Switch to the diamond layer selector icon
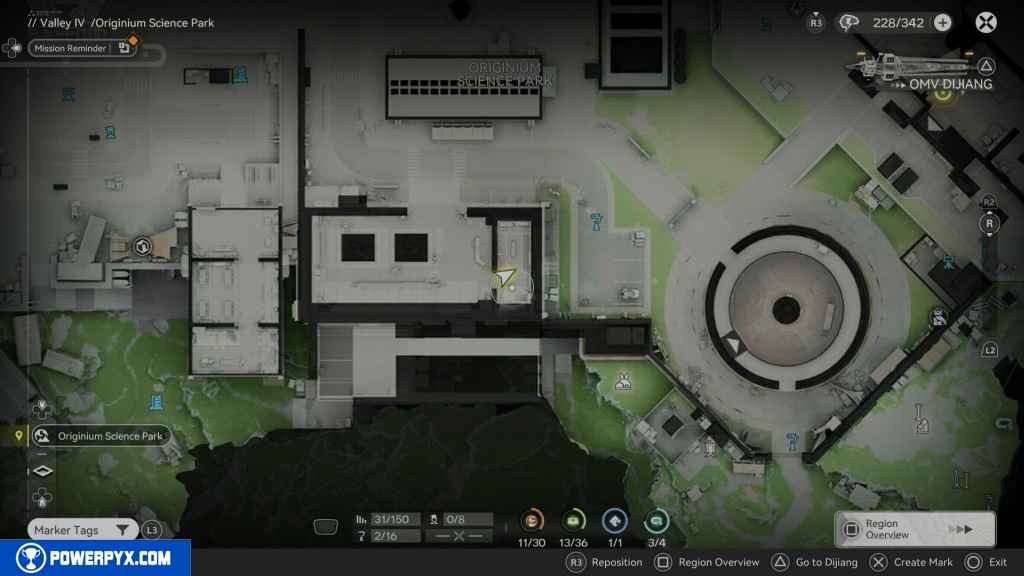Image resolution: width=1024 pixels, height=576 pixels. pyautogui.click(x=42, y=471)
